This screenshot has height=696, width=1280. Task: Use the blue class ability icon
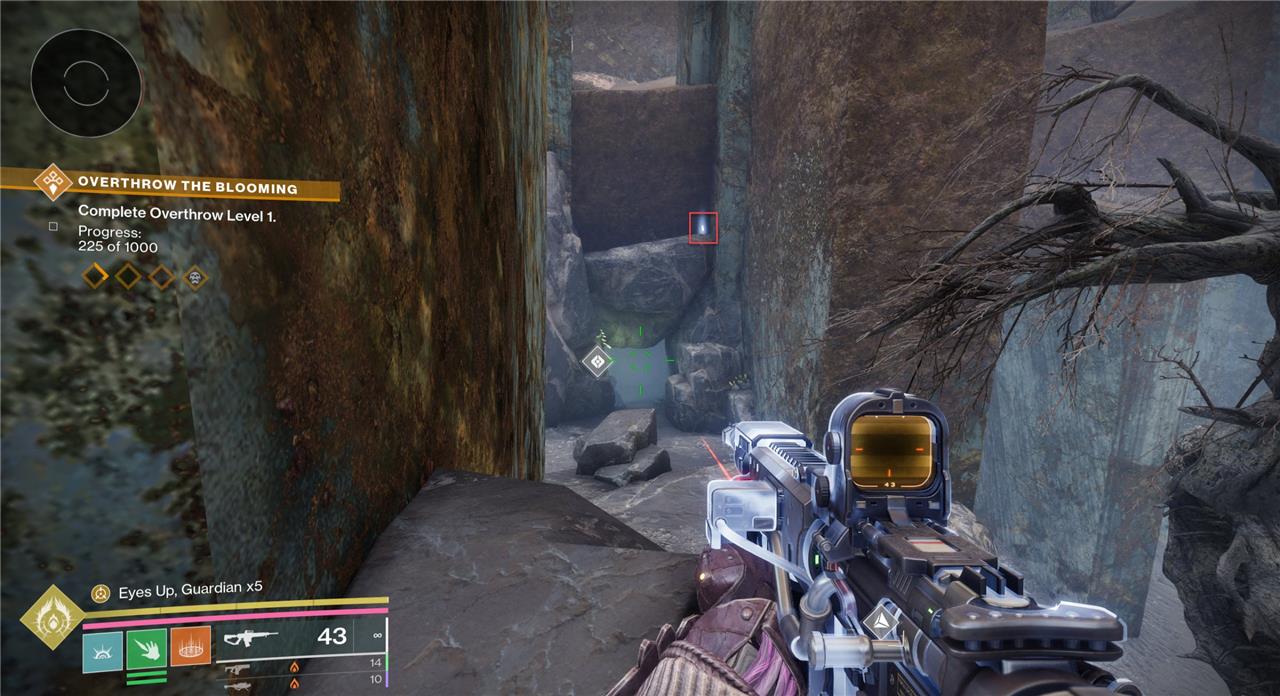pyautogui.click(x=102, y=645)
